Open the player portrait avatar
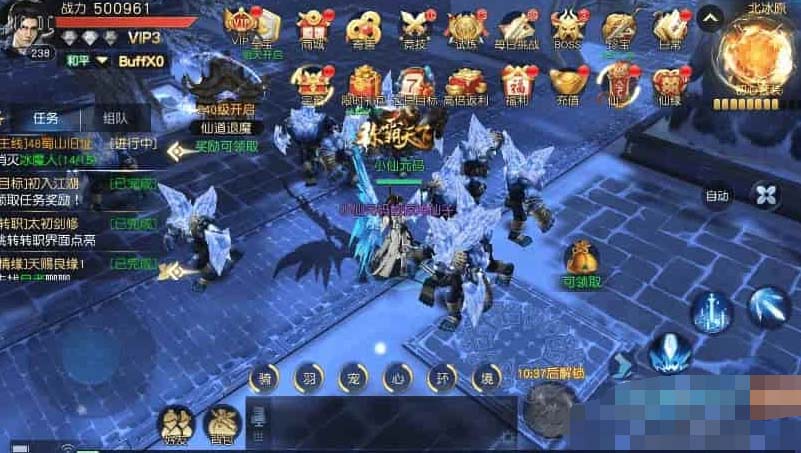The image size is (801, 453). [27, 27]
